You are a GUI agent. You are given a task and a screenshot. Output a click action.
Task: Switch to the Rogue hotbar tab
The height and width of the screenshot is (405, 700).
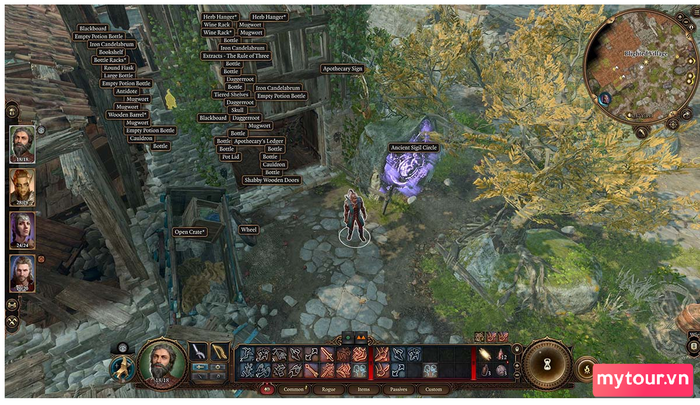coord(329,389)
